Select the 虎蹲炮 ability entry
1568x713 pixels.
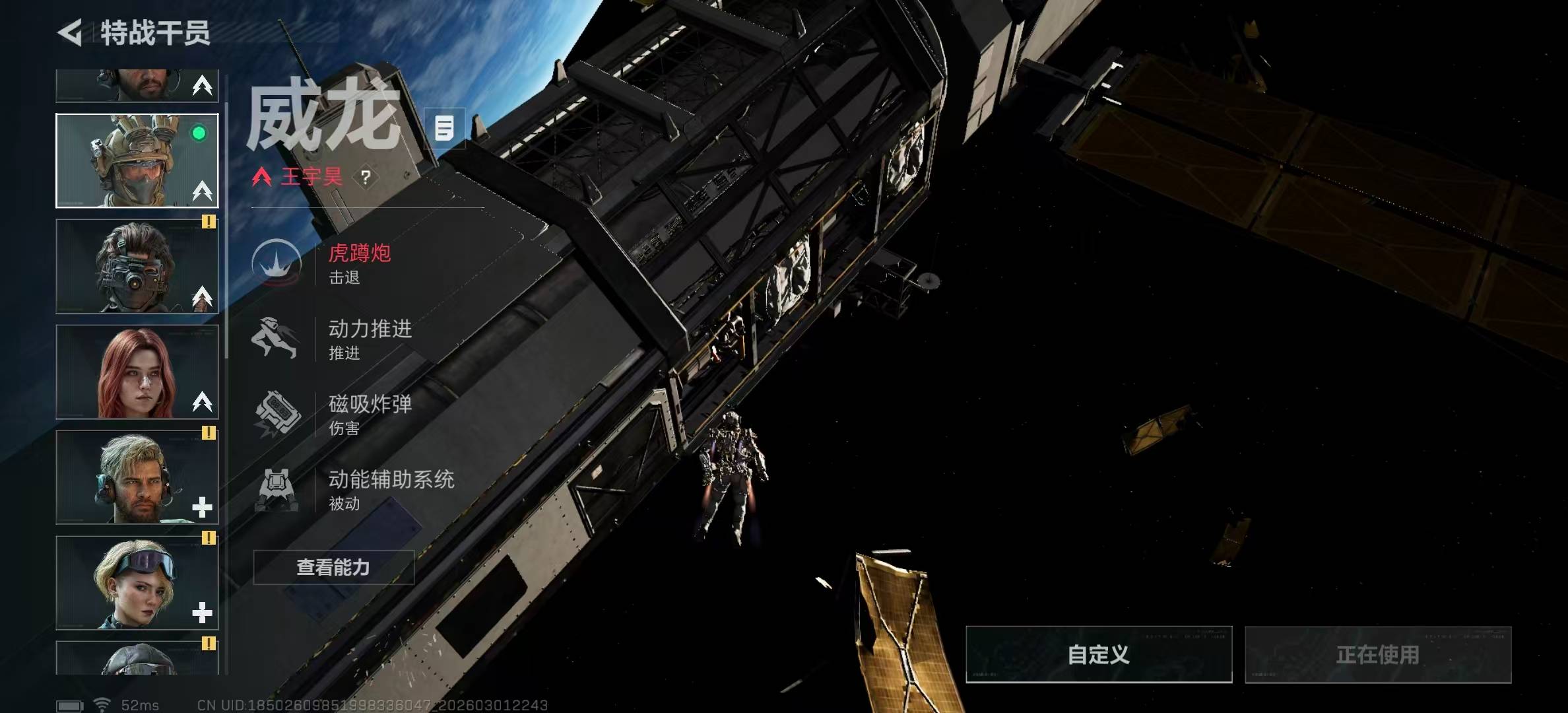click(360, 263)
